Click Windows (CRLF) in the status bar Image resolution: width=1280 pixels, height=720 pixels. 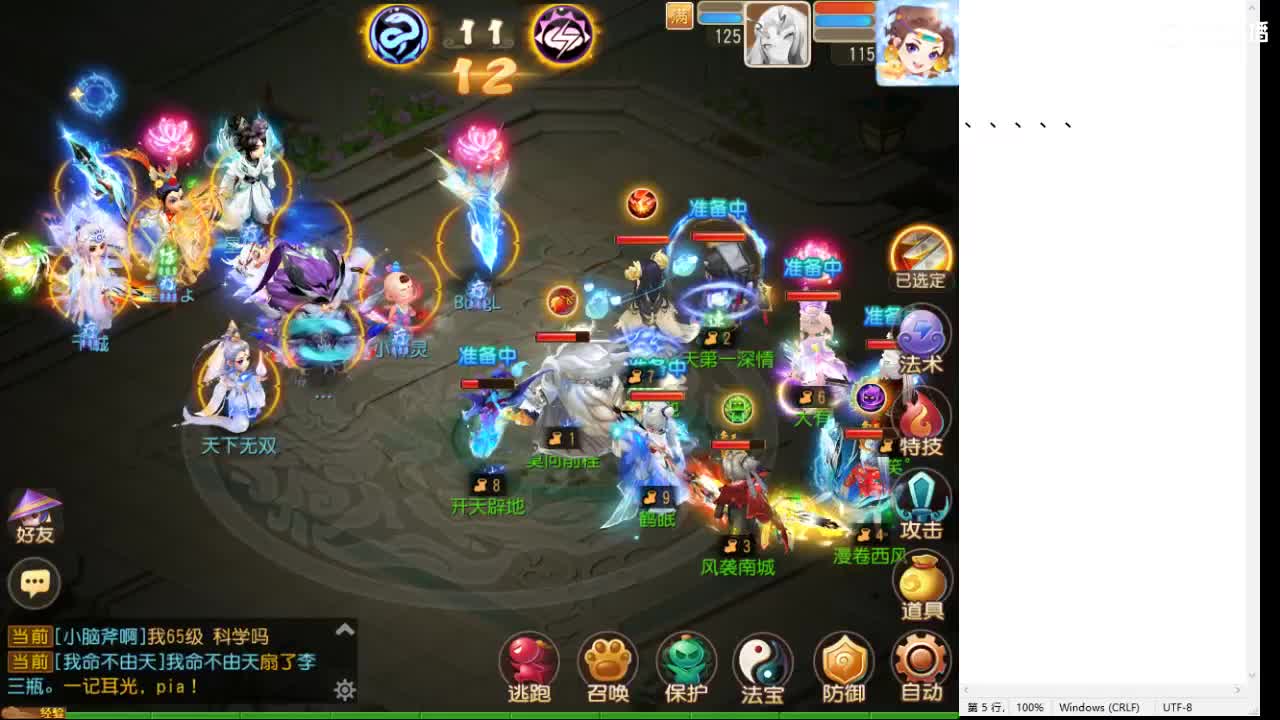[x=1101, y=707]
